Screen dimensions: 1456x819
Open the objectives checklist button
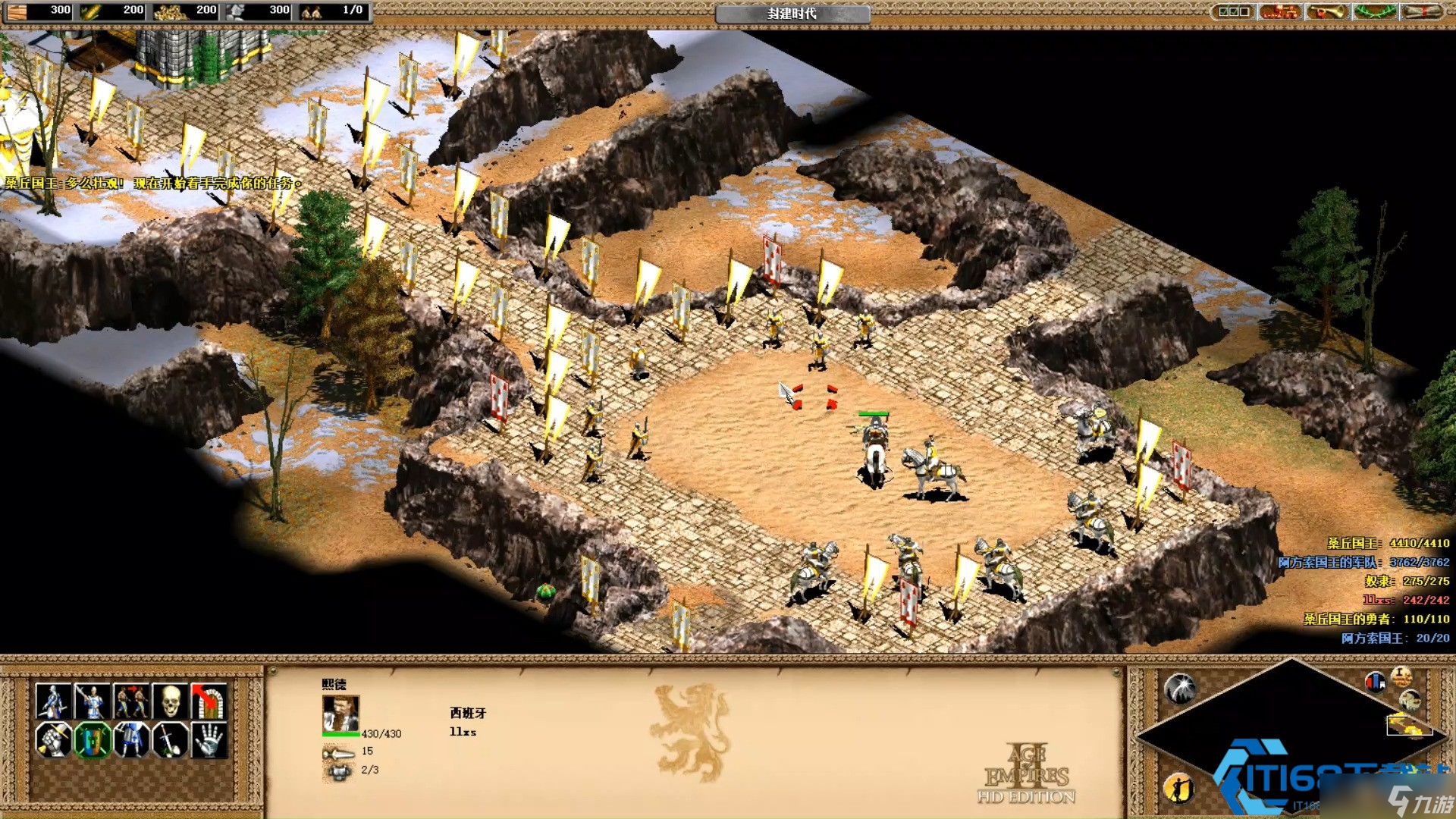(1234, 11)
